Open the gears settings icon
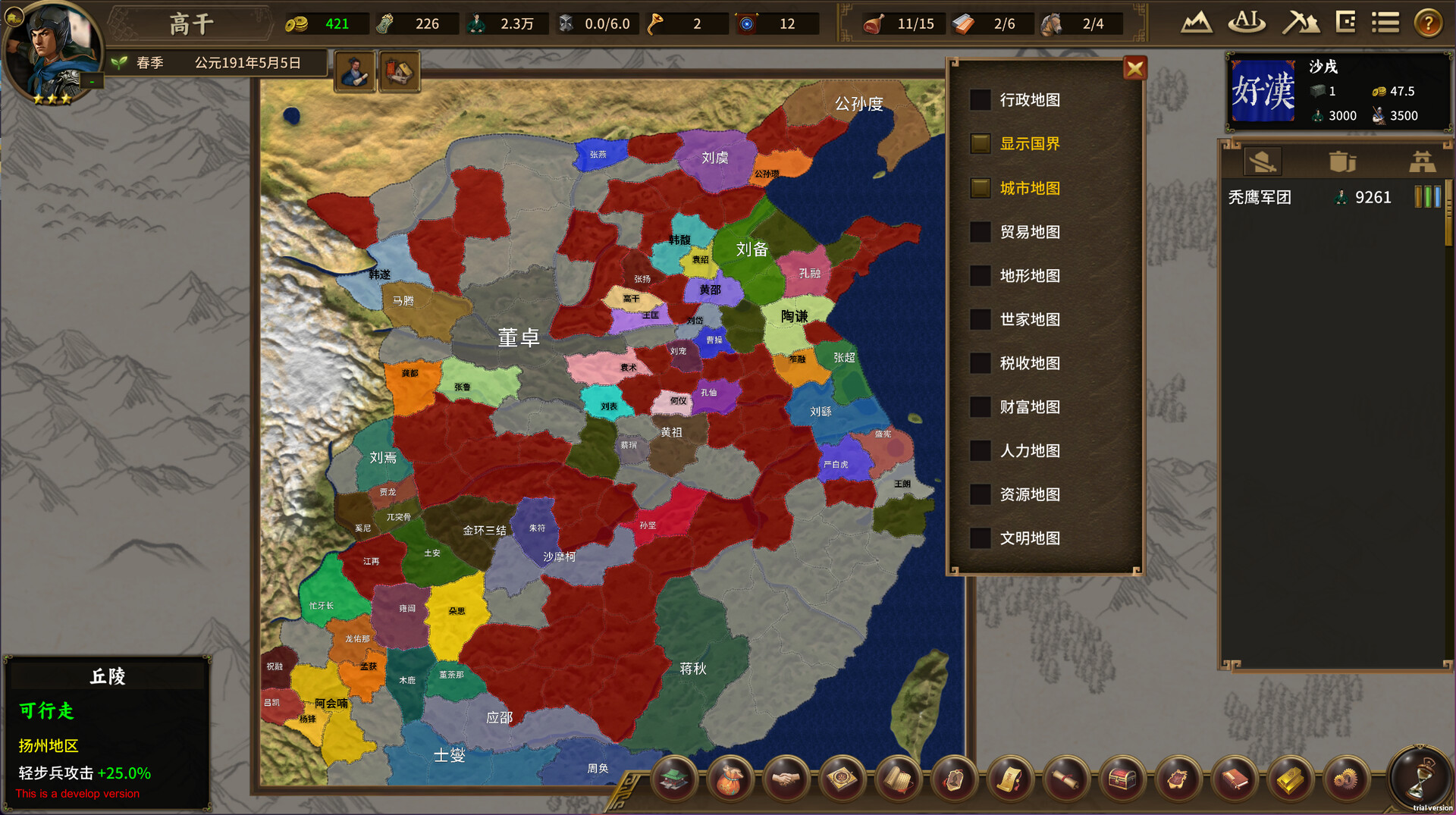This screenshot has width=1456, height=815. coord(1345,779)
